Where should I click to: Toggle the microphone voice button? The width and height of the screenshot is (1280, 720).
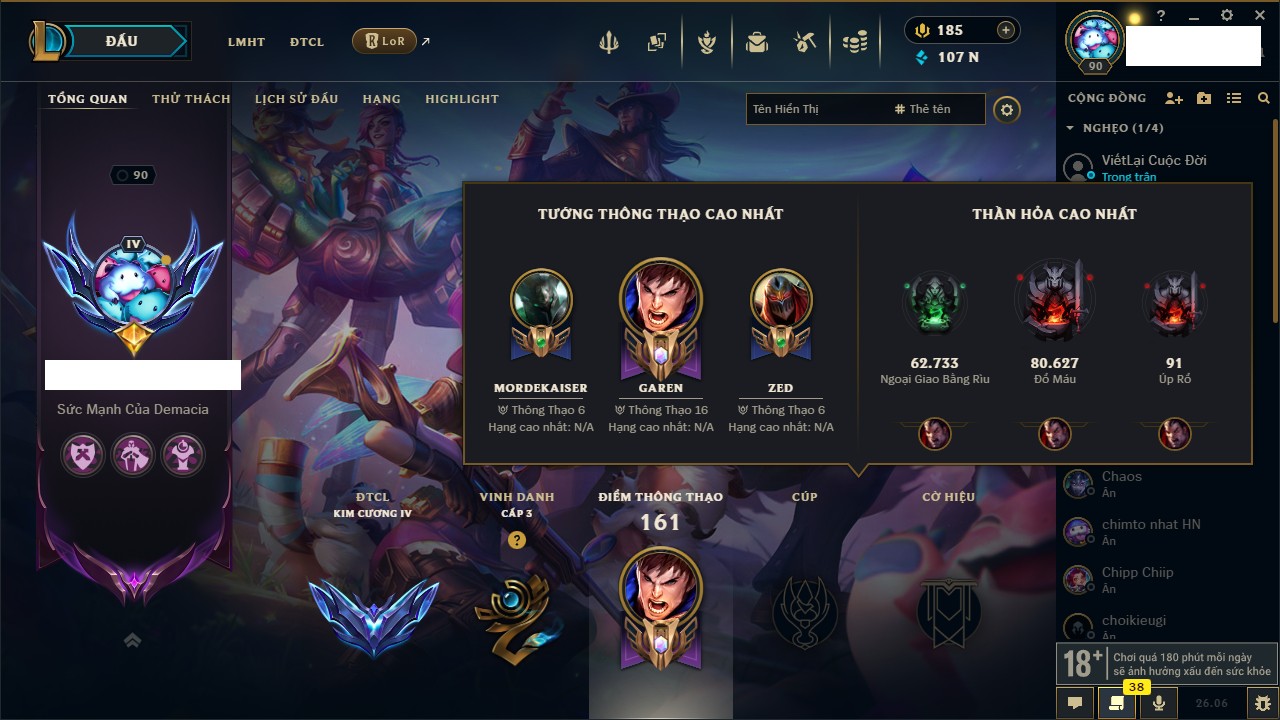coord(1159,703)
